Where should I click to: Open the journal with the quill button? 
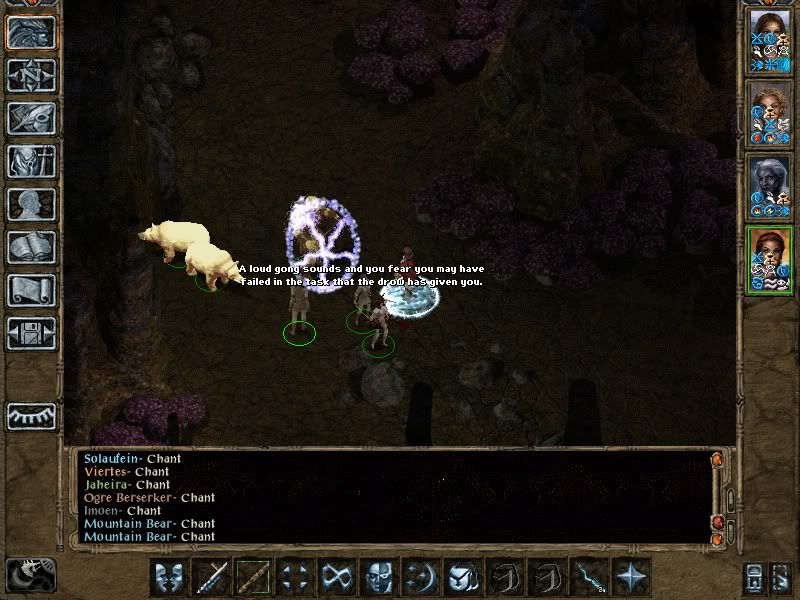(x=31, y=118)
